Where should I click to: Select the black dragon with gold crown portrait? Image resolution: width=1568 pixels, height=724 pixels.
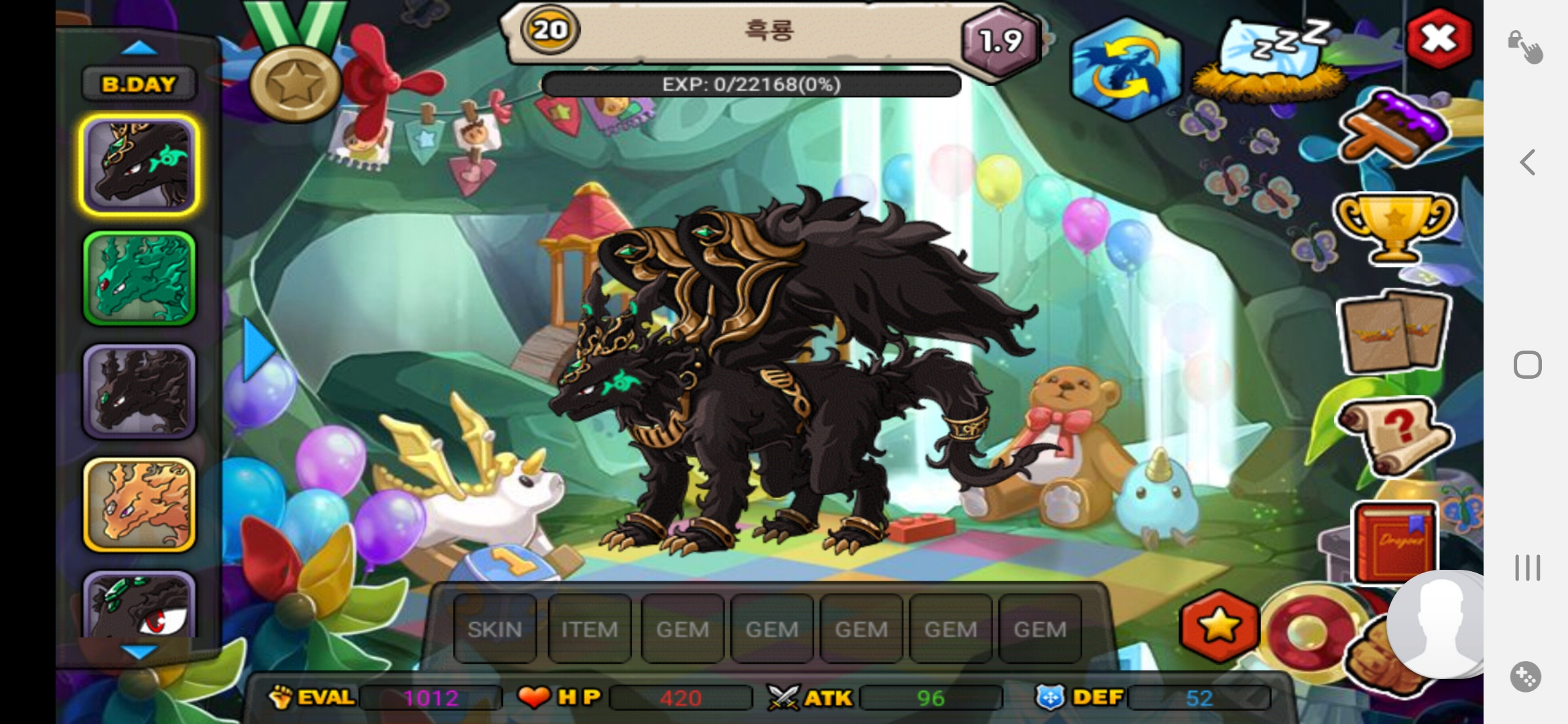tap(139, 165)
